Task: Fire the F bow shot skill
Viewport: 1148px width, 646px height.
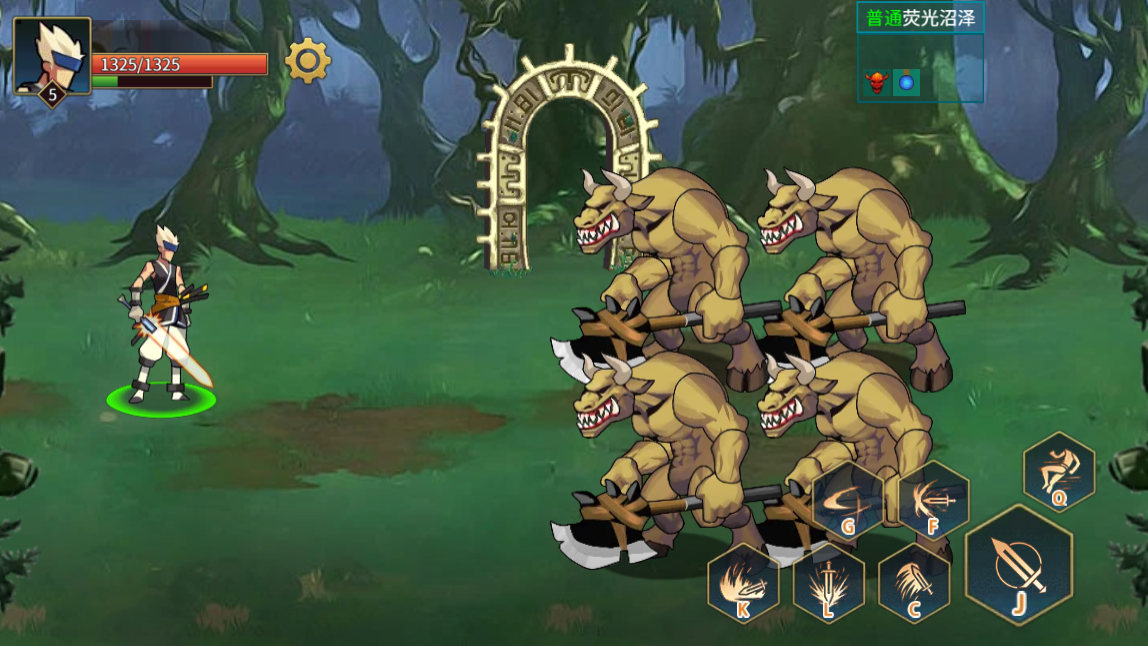Action: click(932, 500)
